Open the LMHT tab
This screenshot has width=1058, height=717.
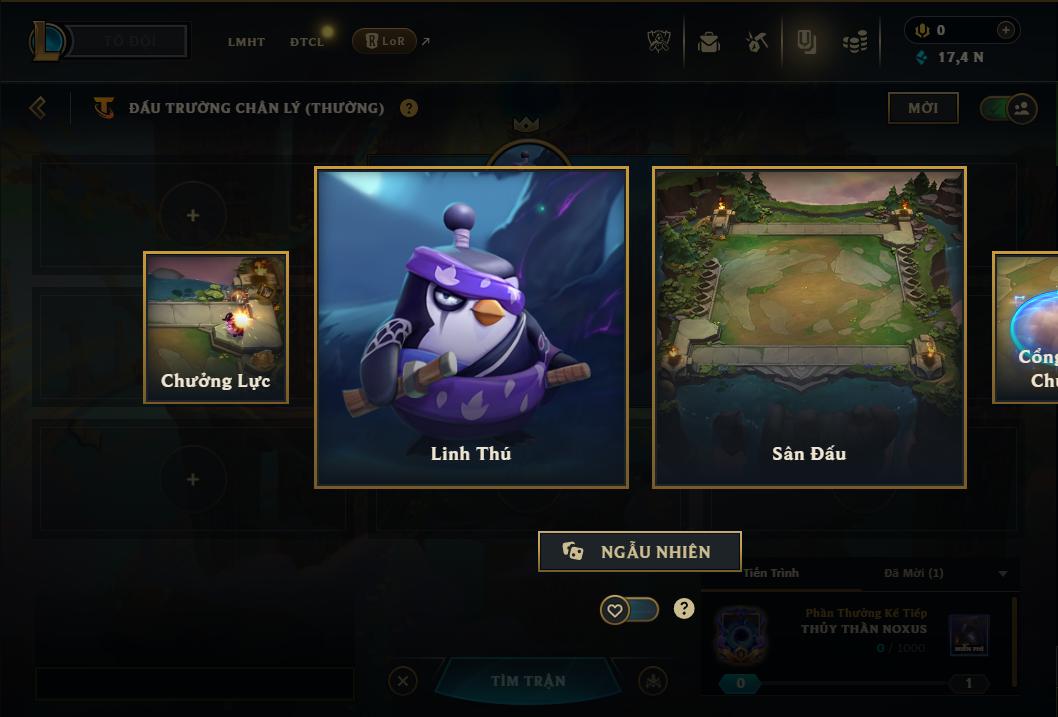[246, 42]
